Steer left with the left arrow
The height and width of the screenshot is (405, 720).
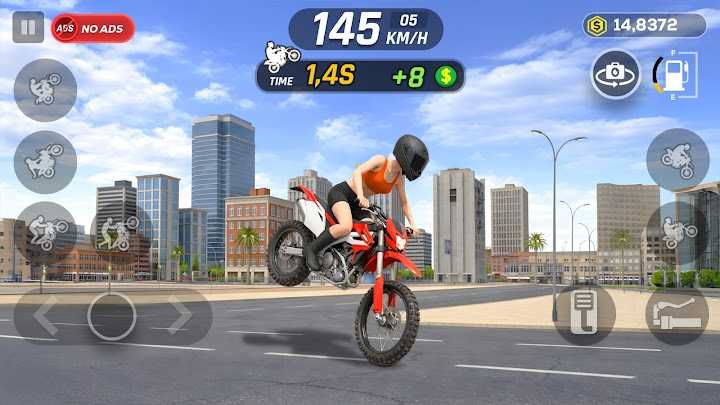(x=45, y=316)
